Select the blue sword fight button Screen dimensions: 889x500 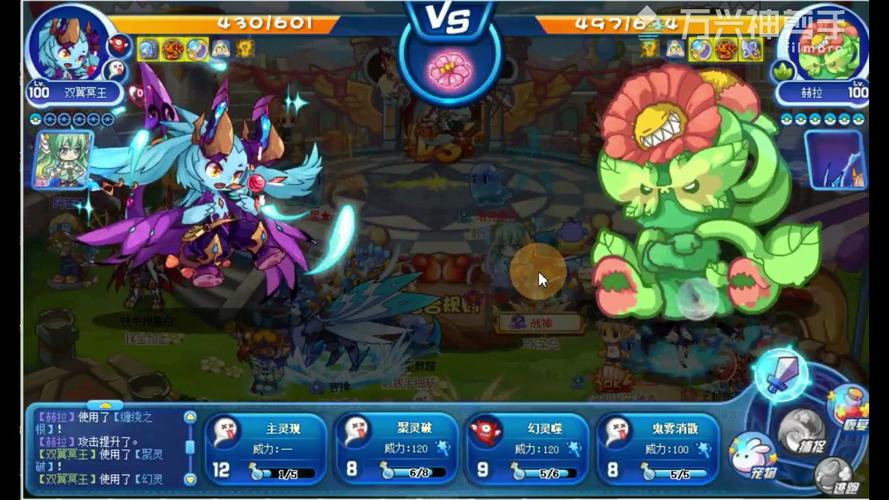[781, 374]
